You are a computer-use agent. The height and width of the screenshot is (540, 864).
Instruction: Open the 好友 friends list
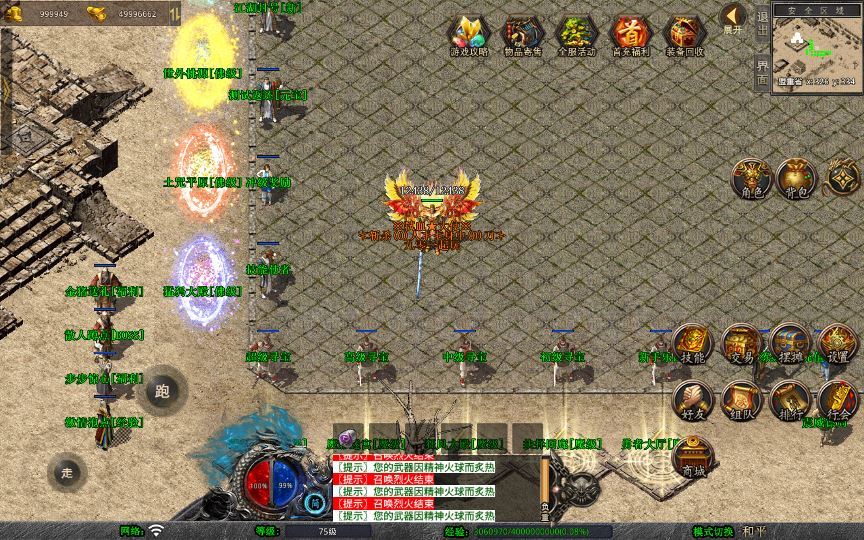tap(692, 400)
